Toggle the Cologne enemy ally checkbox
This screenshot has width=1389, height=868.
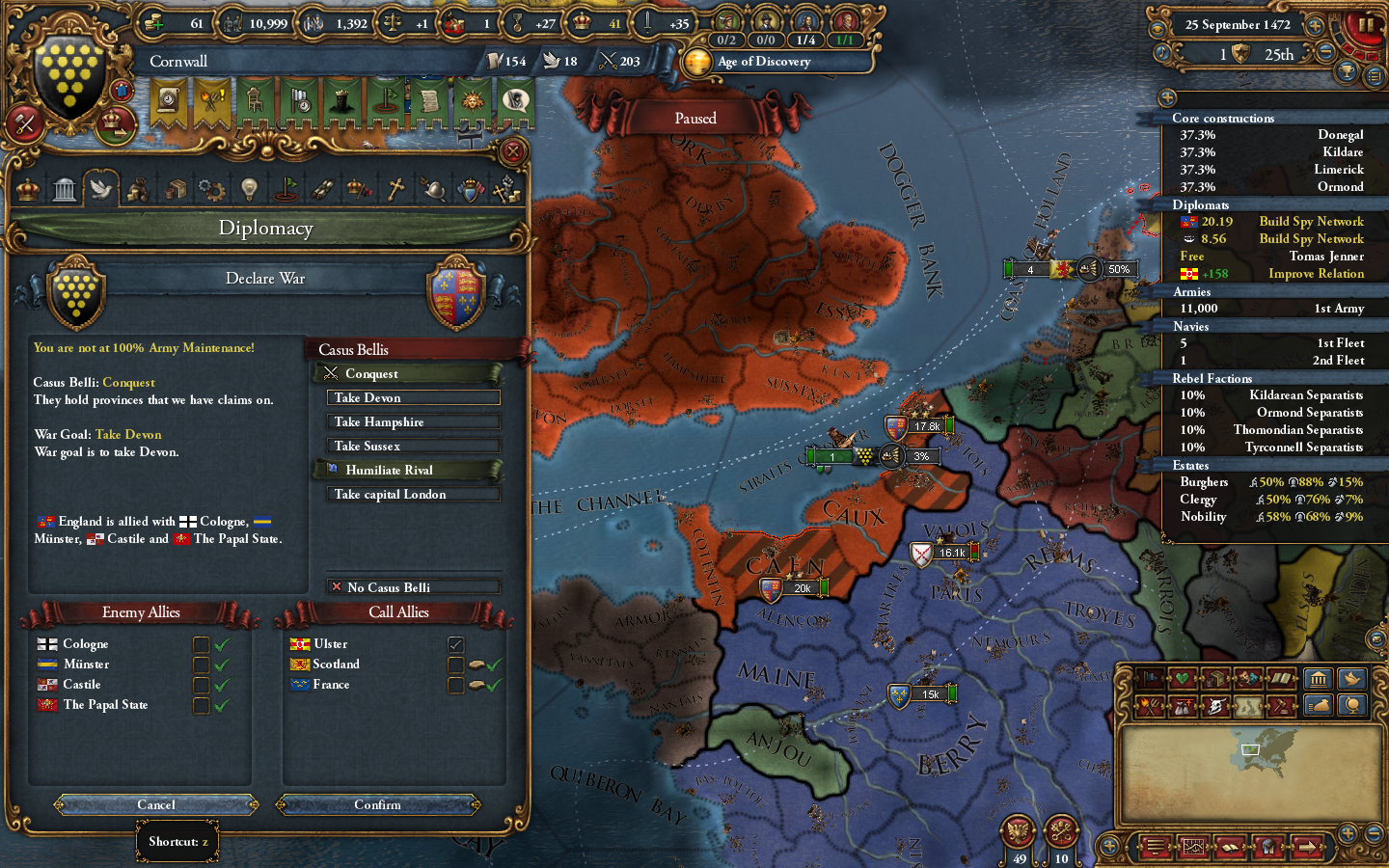pos(201,644)
